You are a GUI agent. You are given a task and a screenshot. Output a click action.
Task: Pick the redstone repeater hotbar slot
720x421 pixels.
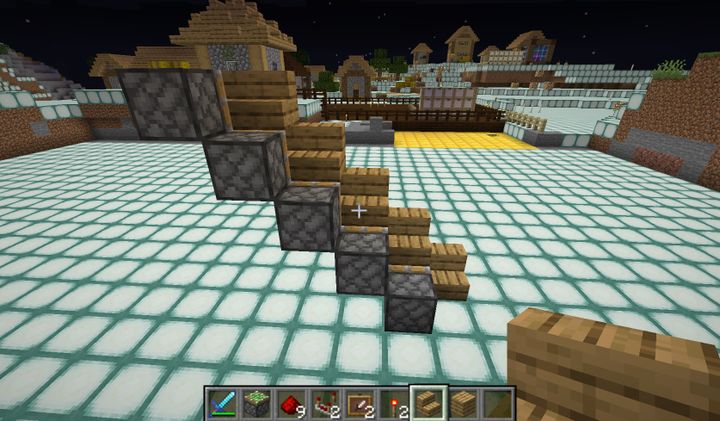[x=326, y=403]
